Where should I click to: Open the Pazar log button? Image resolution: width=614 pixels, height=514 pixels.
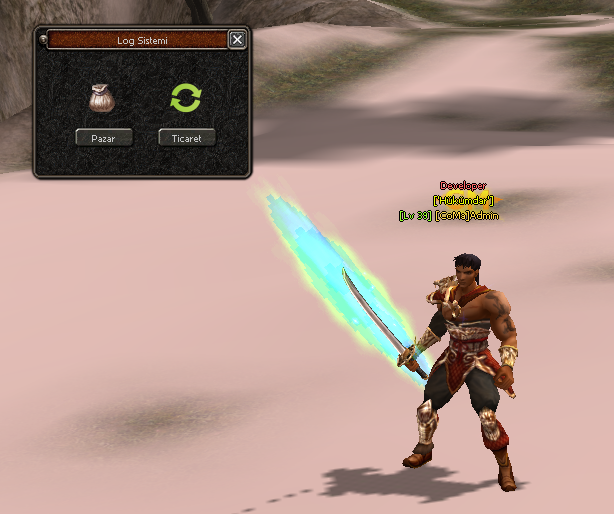[104, 138]
